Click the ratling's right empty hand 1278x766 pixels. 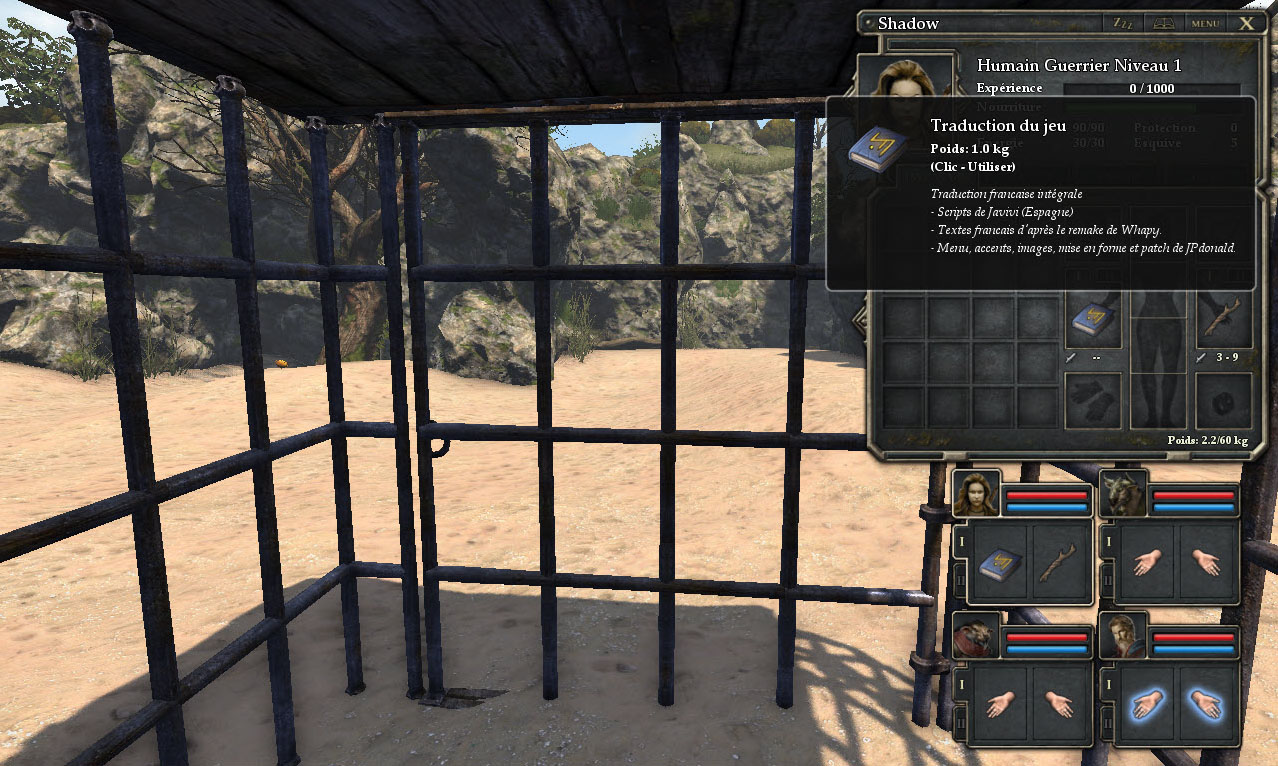coord(1060,706)
